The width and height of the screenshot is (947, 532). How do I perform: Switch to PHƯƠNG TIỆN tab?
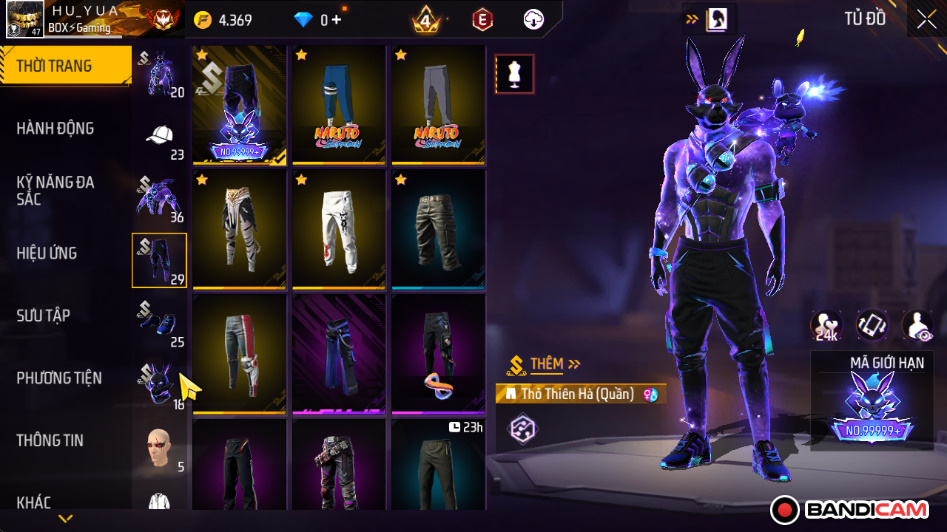pos(59,378)
